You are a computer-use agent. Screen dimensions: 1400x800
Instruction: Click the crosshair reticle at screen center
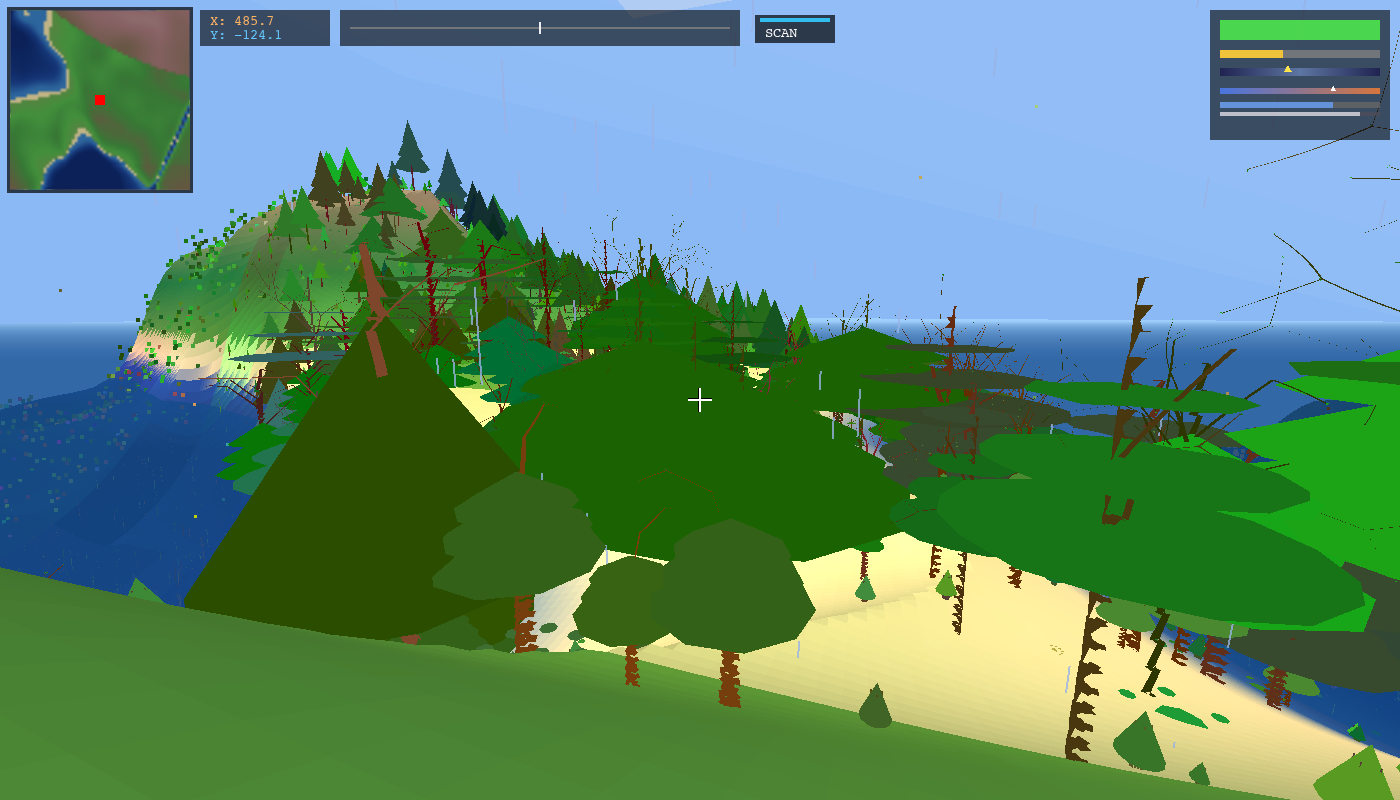700,401
